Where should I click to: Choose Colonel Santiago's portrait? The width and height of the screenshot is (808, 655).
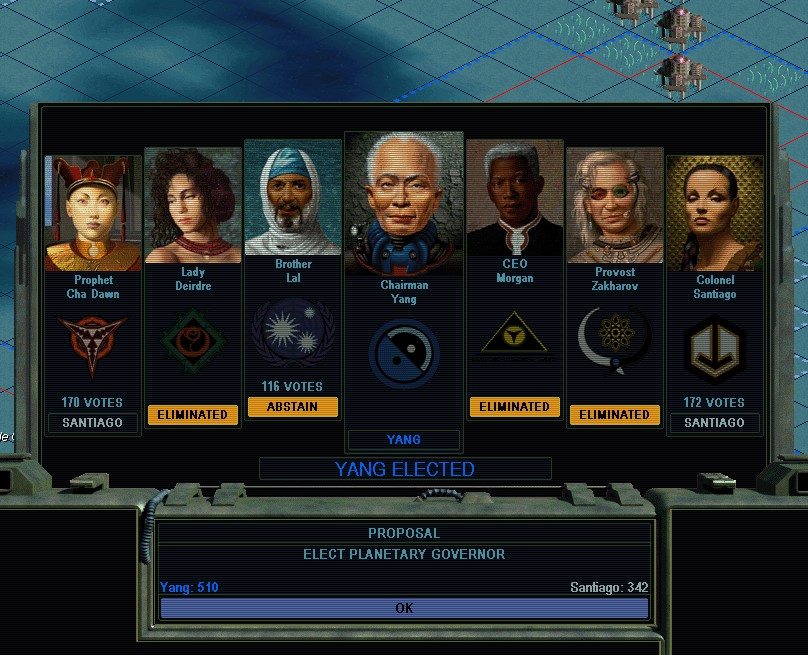point(714,213)
